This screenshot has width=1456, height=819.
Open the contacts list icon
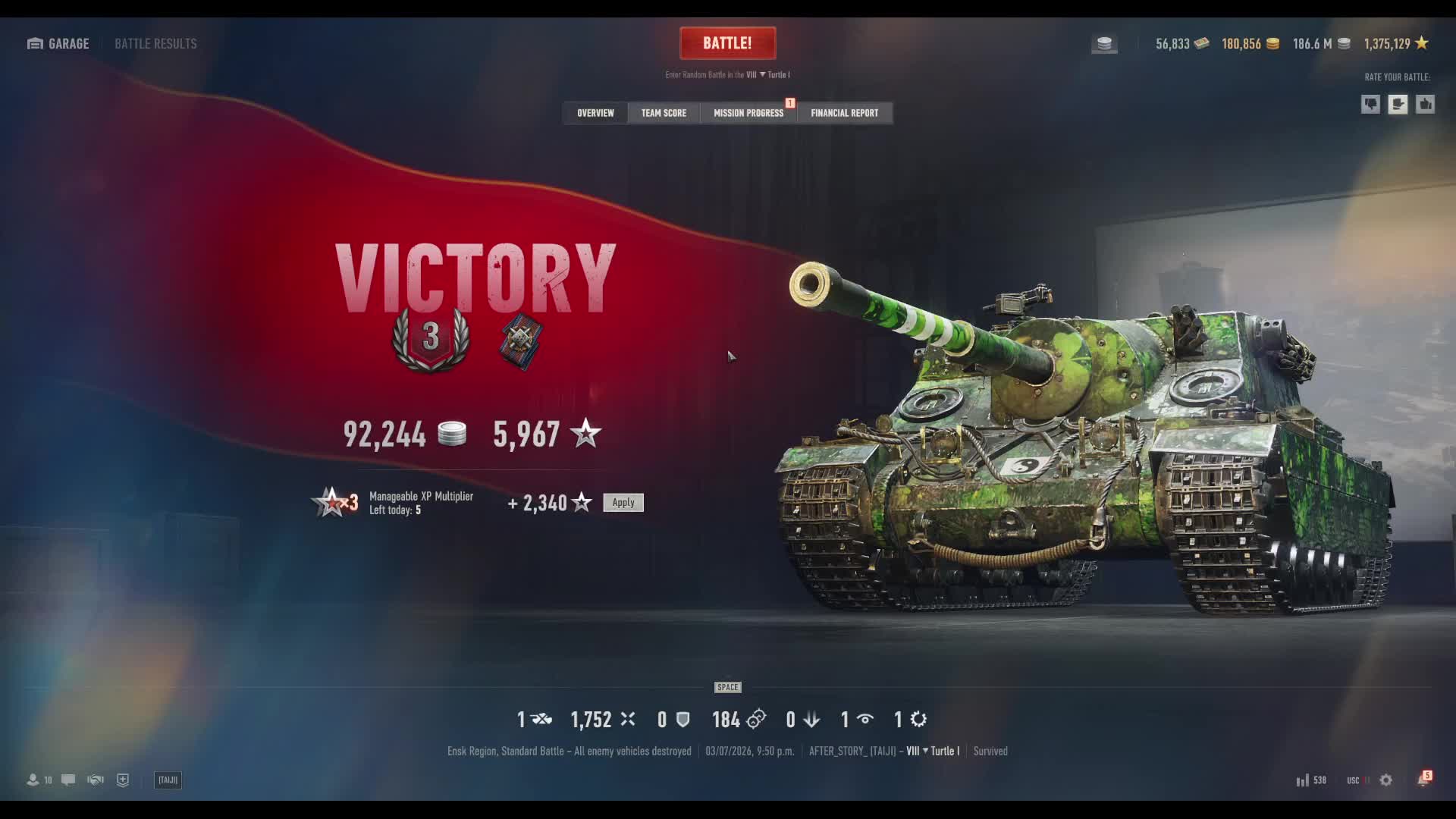pyautogui.click(x=33, y=780)
